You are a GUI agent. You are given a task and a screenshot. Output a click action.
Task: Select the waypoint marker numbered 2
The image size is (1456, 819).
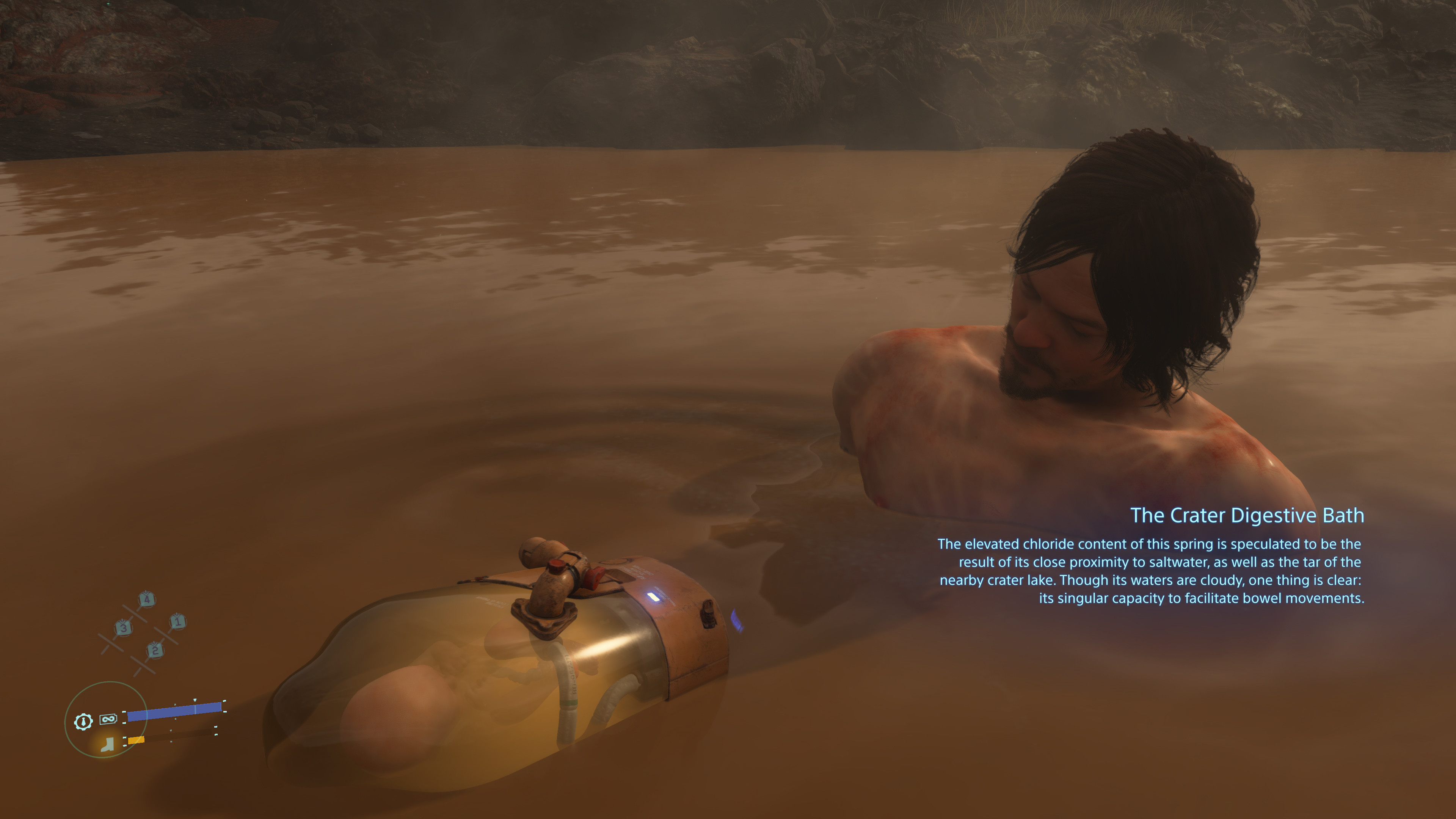[155, 651]
